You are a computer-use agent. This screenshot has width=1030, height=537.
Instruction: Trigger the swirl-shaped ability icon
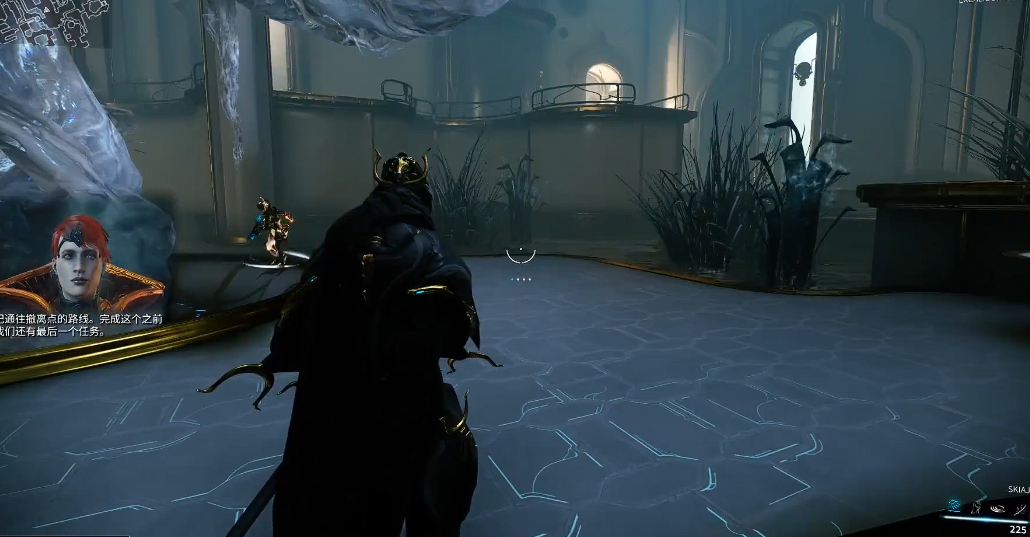tap(998, 508)
